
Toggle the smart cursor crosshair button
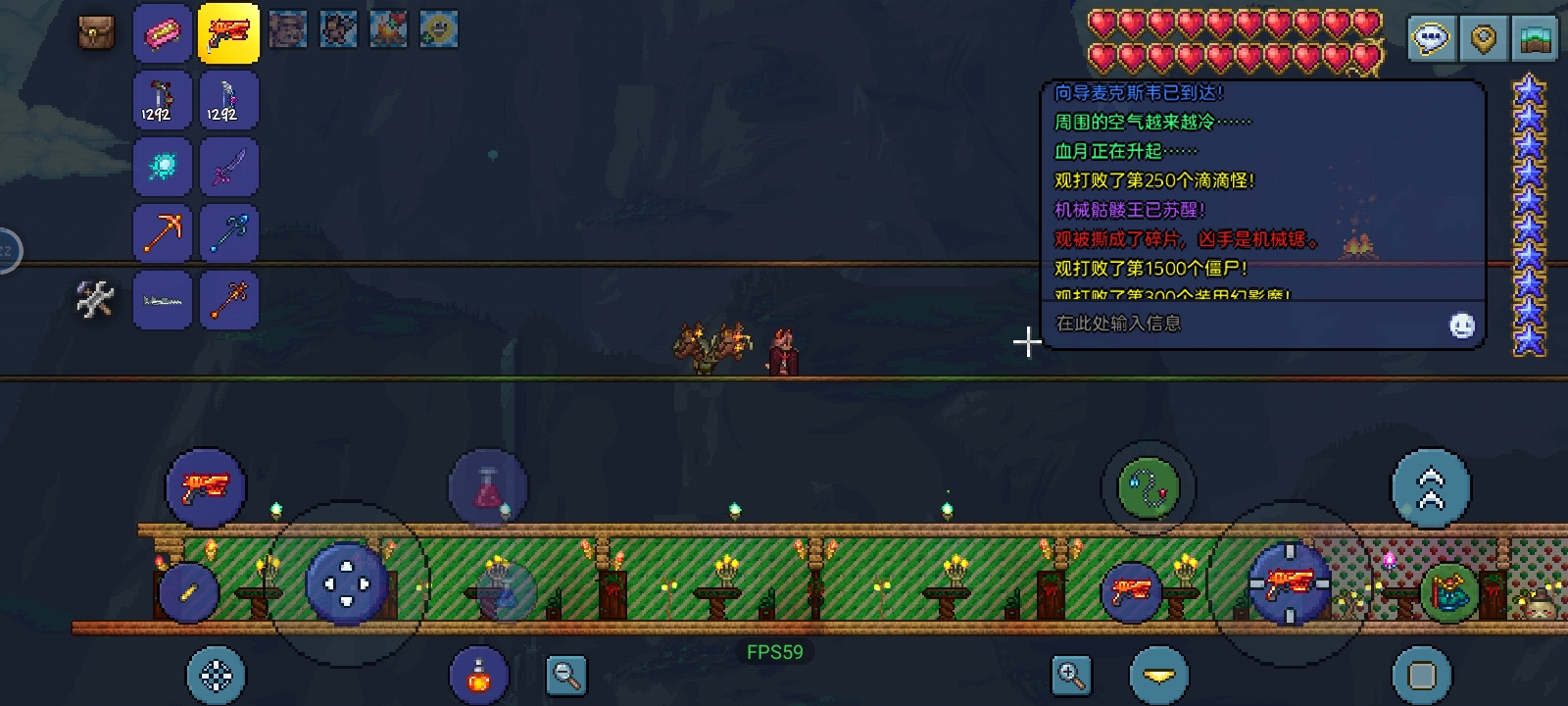(216, 676)
